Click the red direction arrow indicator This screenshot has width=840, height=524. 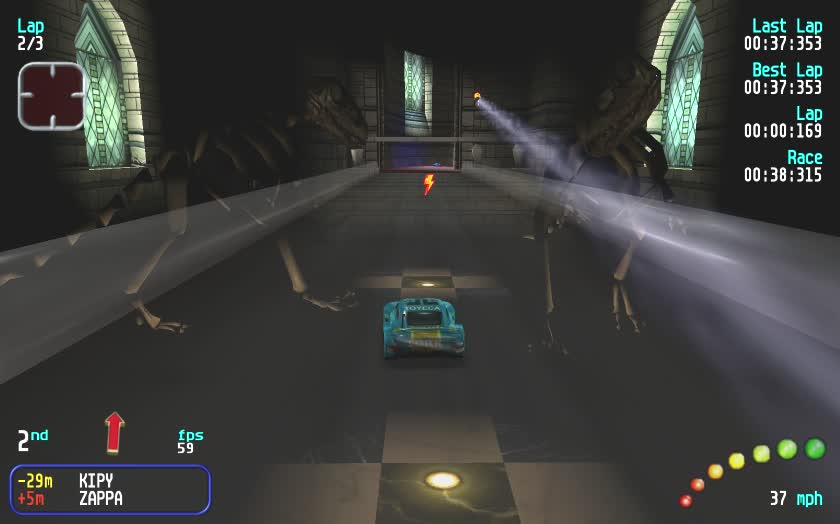[114, 432]
